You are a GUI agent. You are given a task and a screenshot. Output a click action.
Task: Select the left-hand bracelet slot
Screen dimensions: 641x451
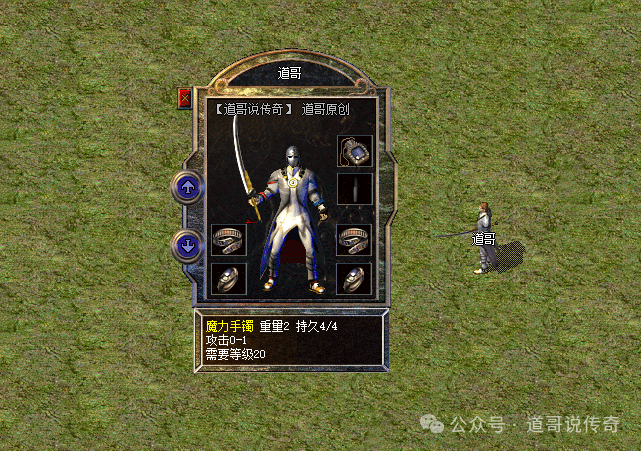(x=228, y=241)
